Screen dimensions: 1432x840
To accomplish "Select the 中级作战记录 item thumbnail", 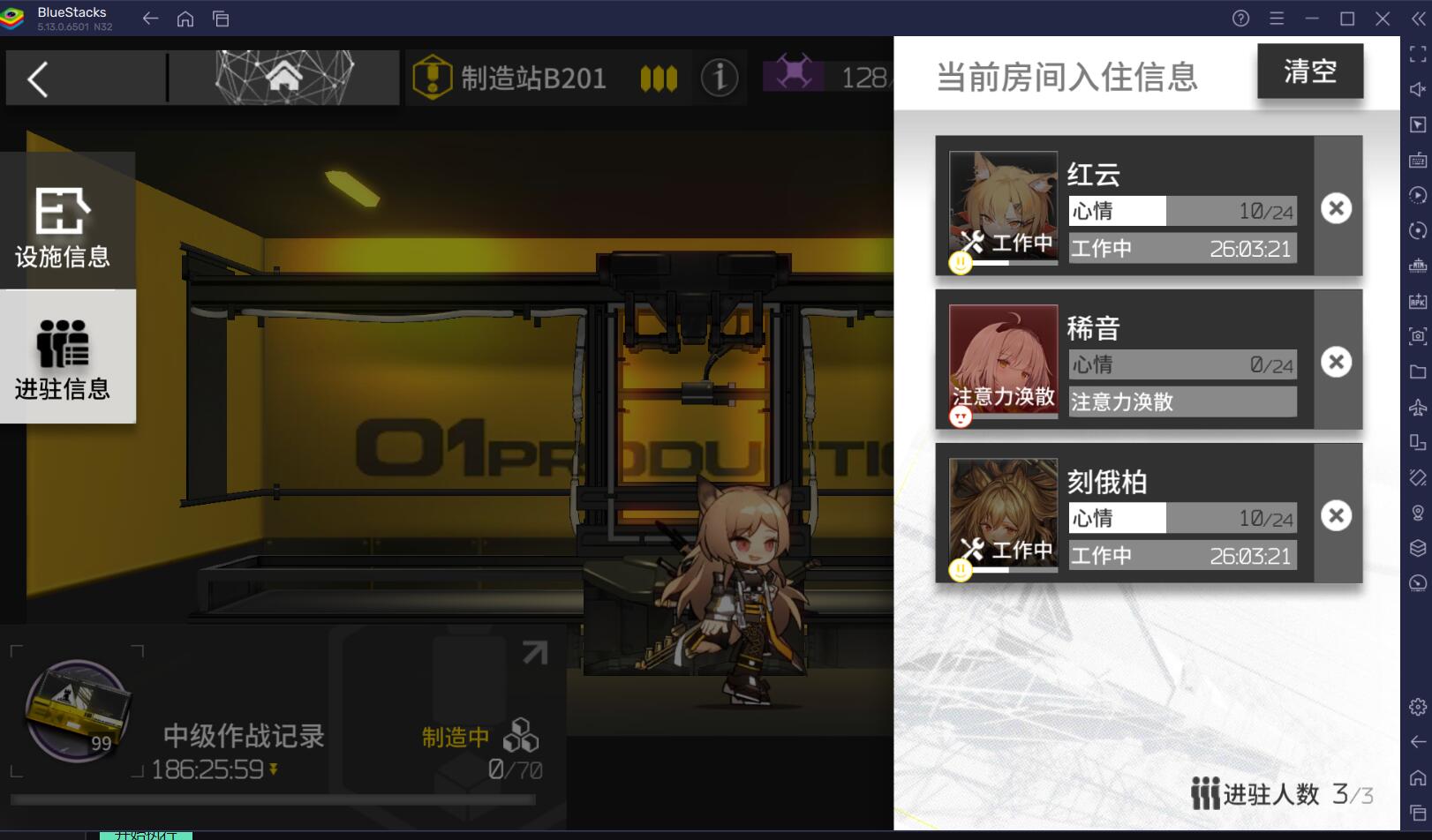I will (75, 713).
